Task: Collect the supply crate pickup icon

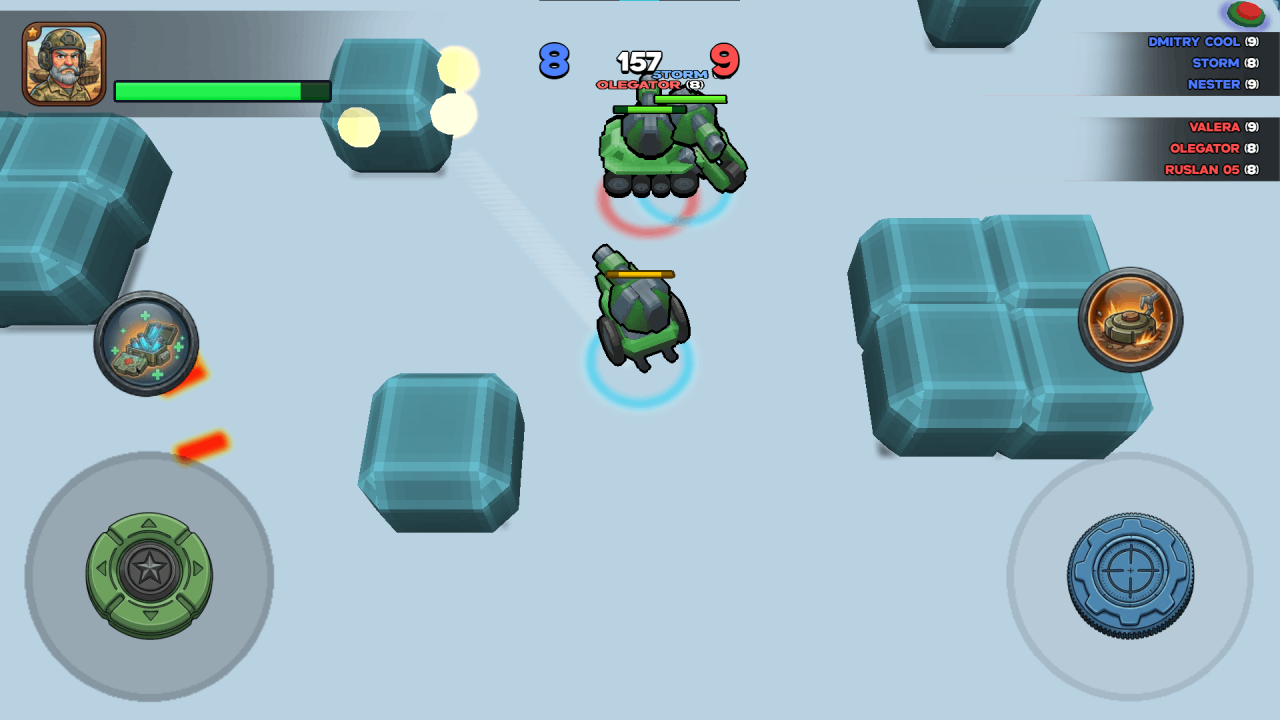Action: tap(146, 340)
